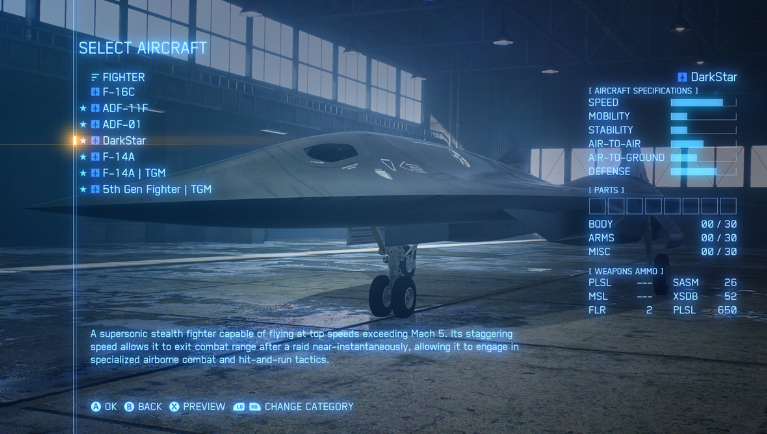Select the F-16C aircraft entry

[118, 92]
